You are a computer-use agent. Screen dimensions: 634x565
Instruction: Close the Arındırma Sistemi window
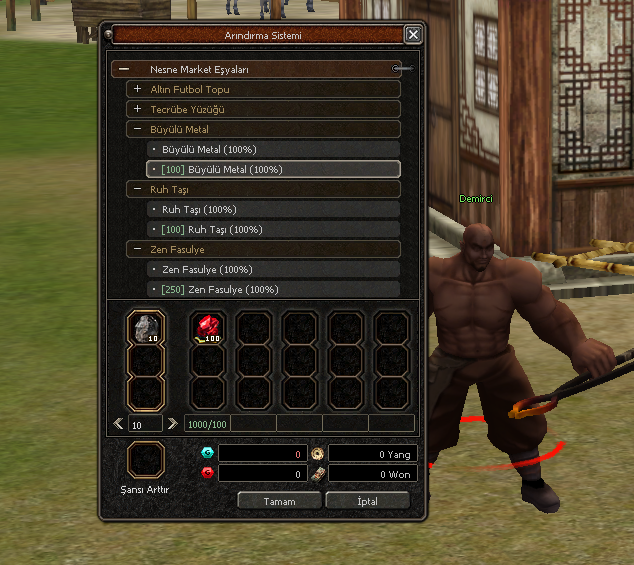point(413,35)
